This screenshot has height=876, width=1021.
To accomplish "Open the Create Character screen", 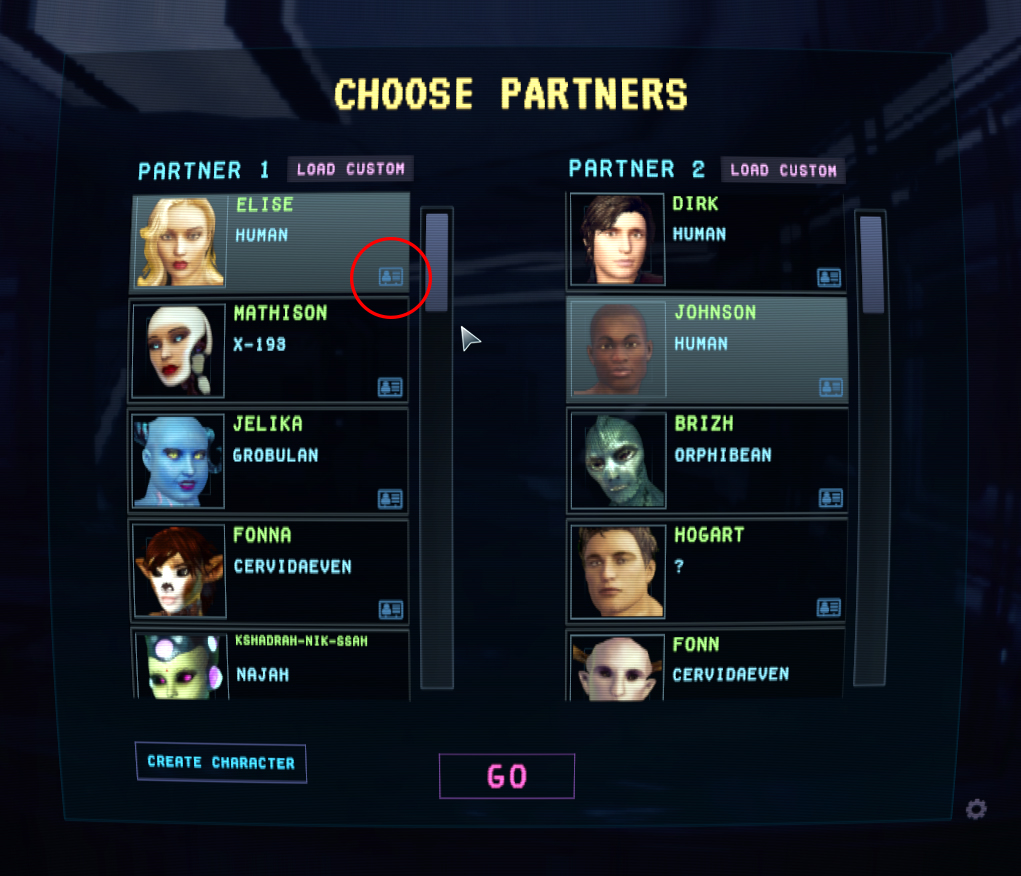I will coord(221,762).
